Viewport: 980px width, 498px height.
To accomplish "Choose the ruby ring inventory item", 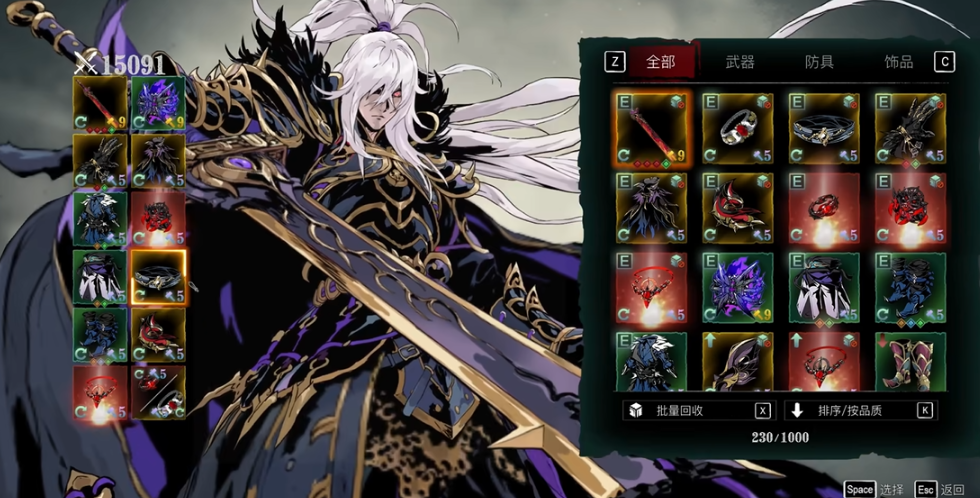I will click(738, 128).
